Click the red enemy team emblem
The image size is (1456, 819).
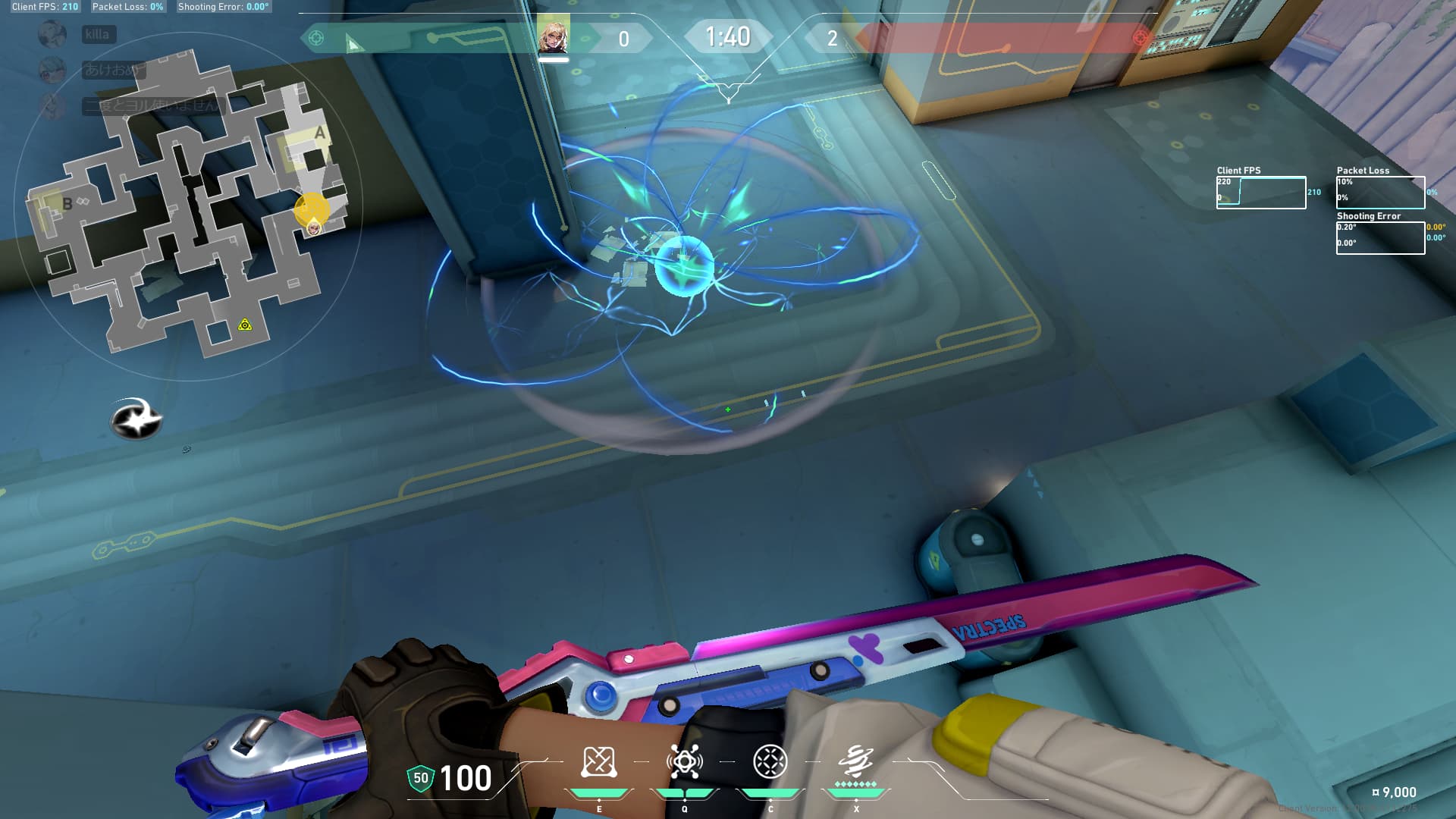pos(1140,38)
